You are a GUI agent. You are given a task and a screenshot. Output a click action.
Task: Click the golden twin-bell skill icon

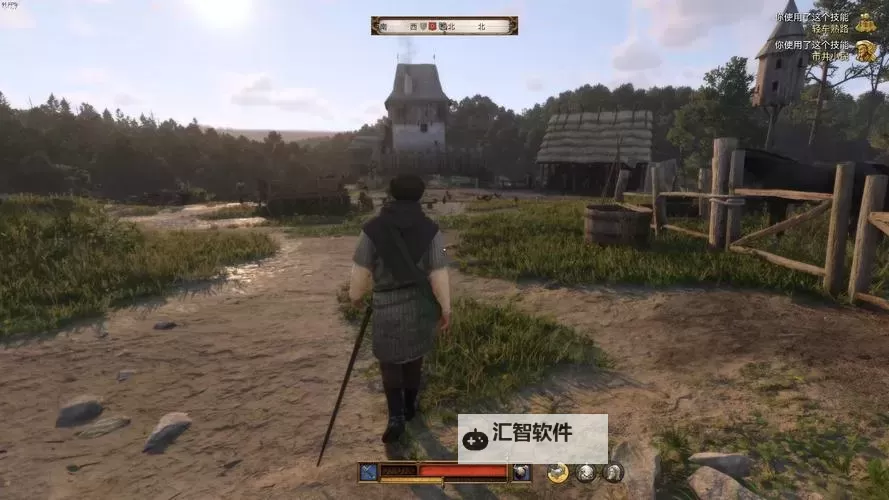pyautogui.click(x=866, y=22)
